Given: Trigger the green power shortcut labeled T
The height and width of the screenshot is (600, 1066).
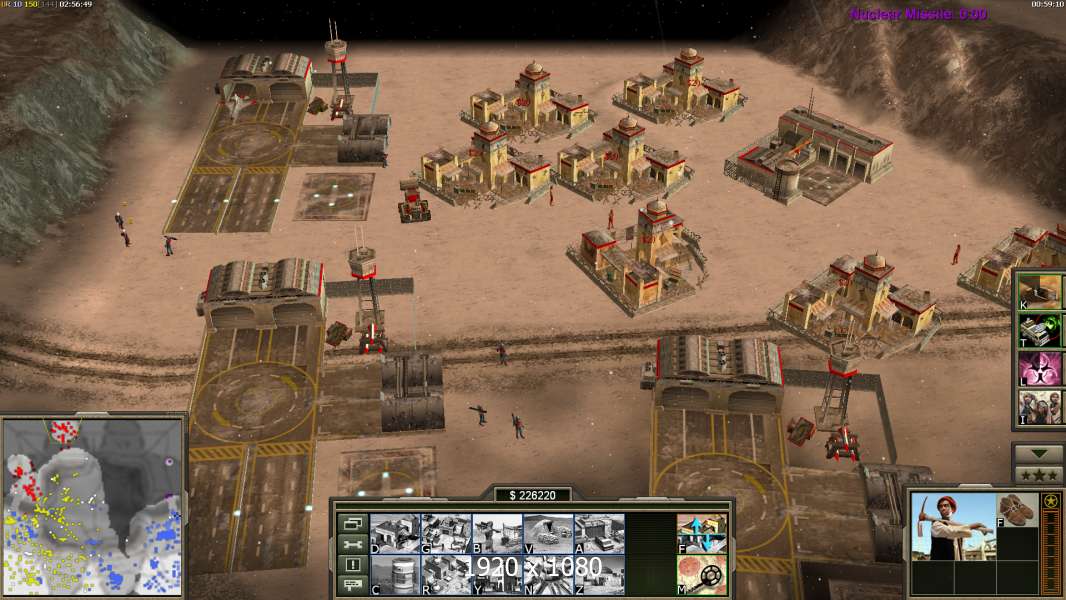Looking at the screenshot, I should coord(1040,329).
